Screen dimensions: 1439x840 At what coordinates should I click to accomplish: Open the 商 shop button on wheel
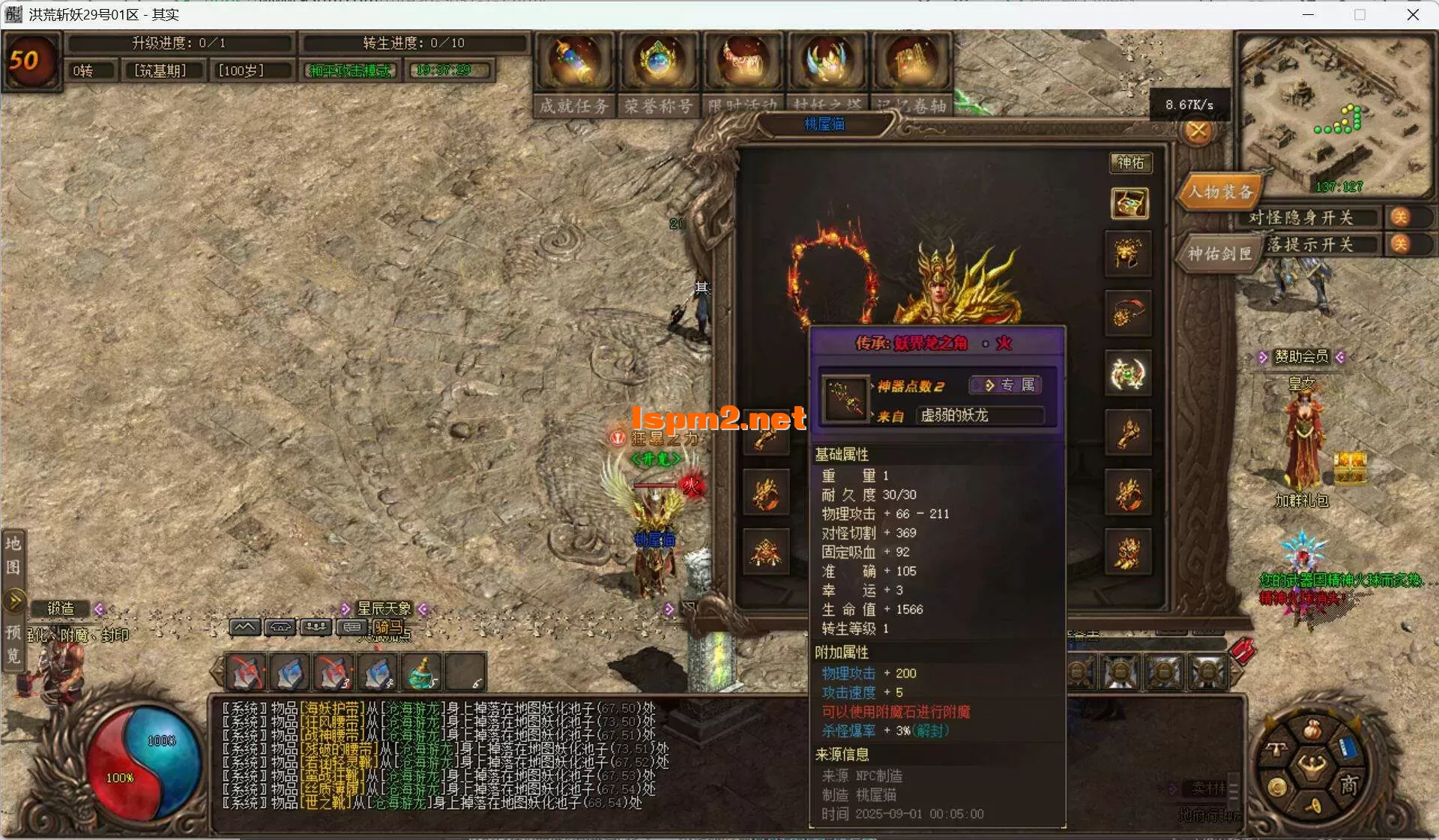click(x=1349, y=785)
